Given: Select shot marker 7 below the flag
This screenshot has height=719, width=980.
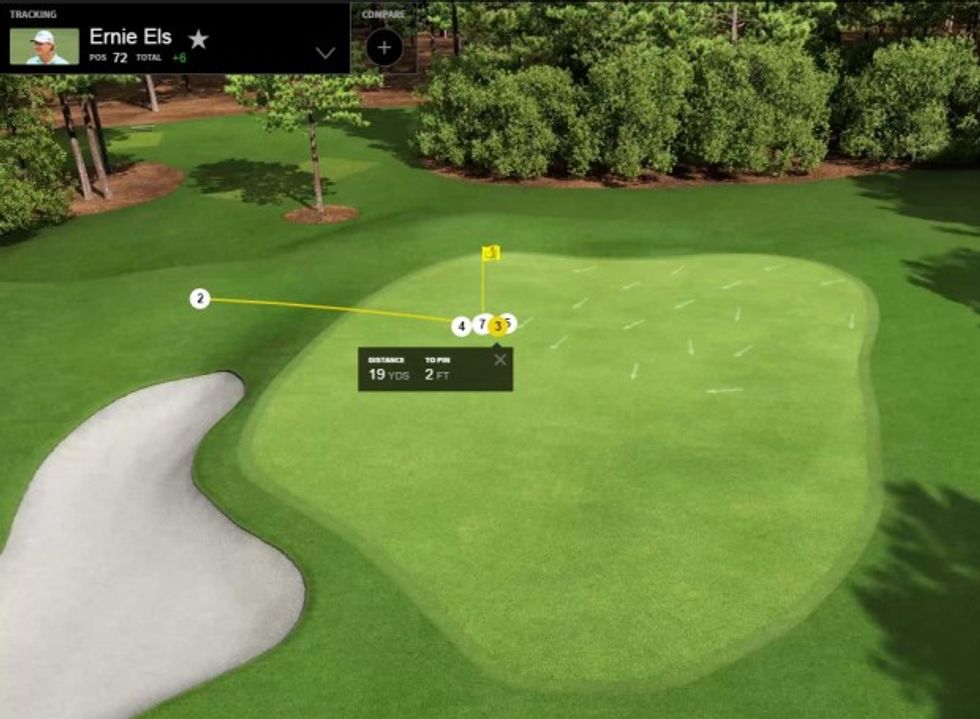Looking at the screenshot, I should [481, 324].
